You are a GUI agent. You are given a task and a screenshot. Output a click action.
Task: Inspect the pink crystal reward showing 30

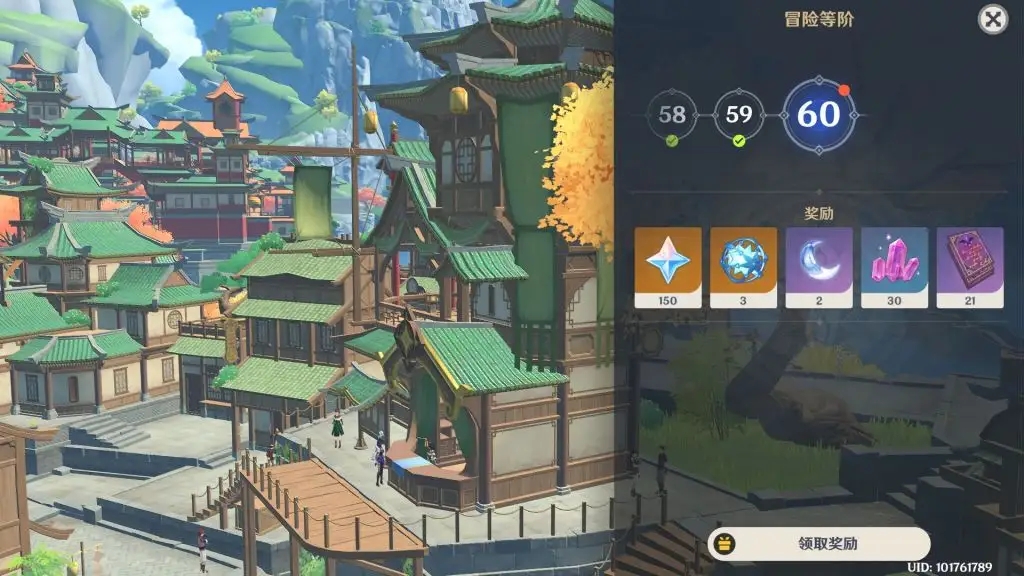click(894, 267)
